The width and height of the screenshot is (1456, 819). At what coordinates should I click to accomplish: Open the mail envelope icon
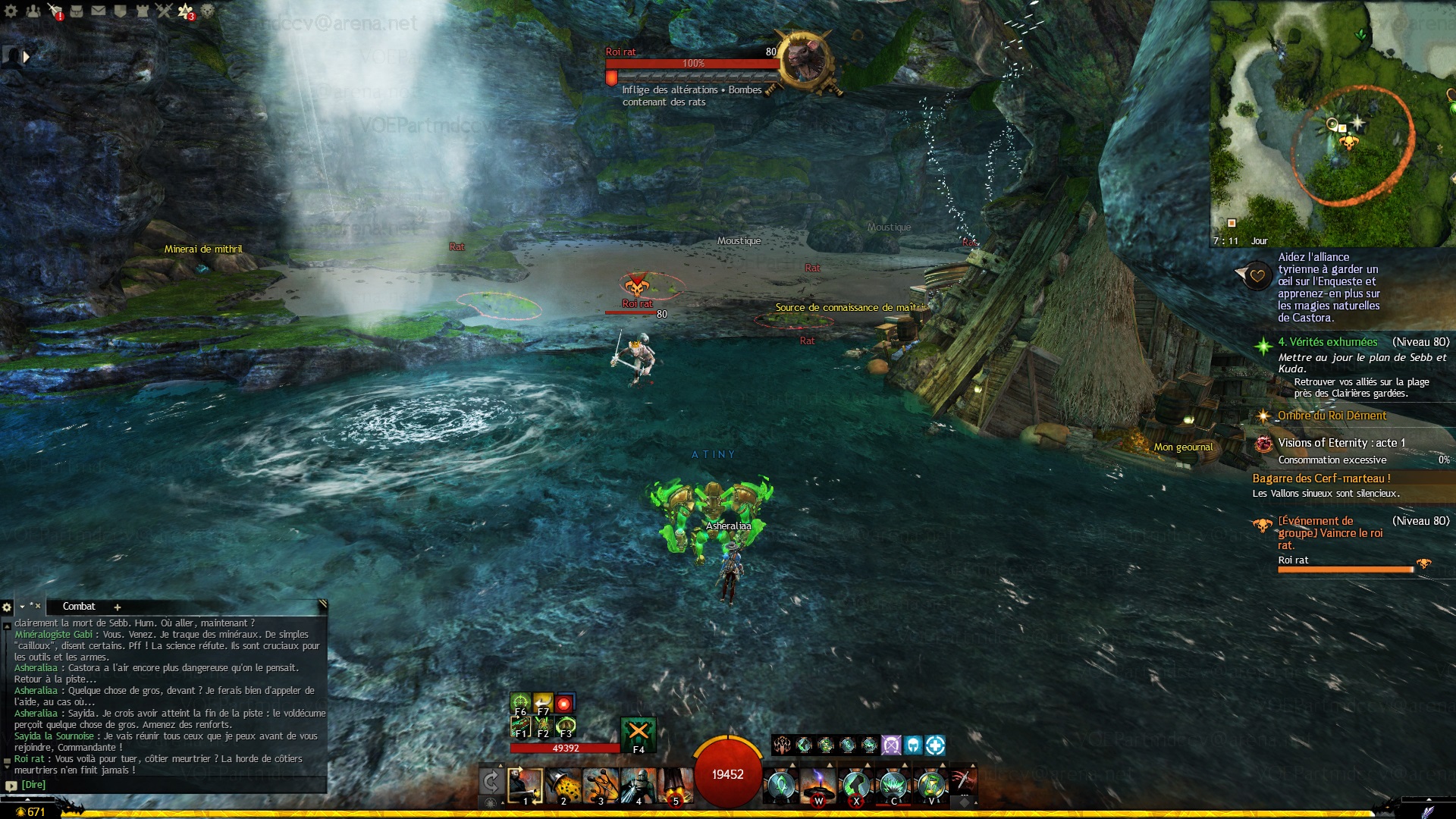tap(99, 11)
